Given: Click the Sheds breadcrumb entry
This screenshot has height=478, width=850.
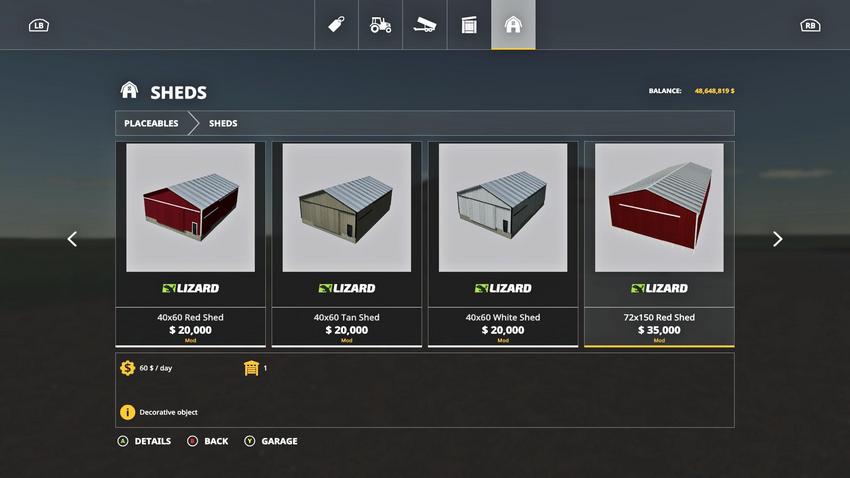Looking at the screenshot, I should [x=223, y=123].
